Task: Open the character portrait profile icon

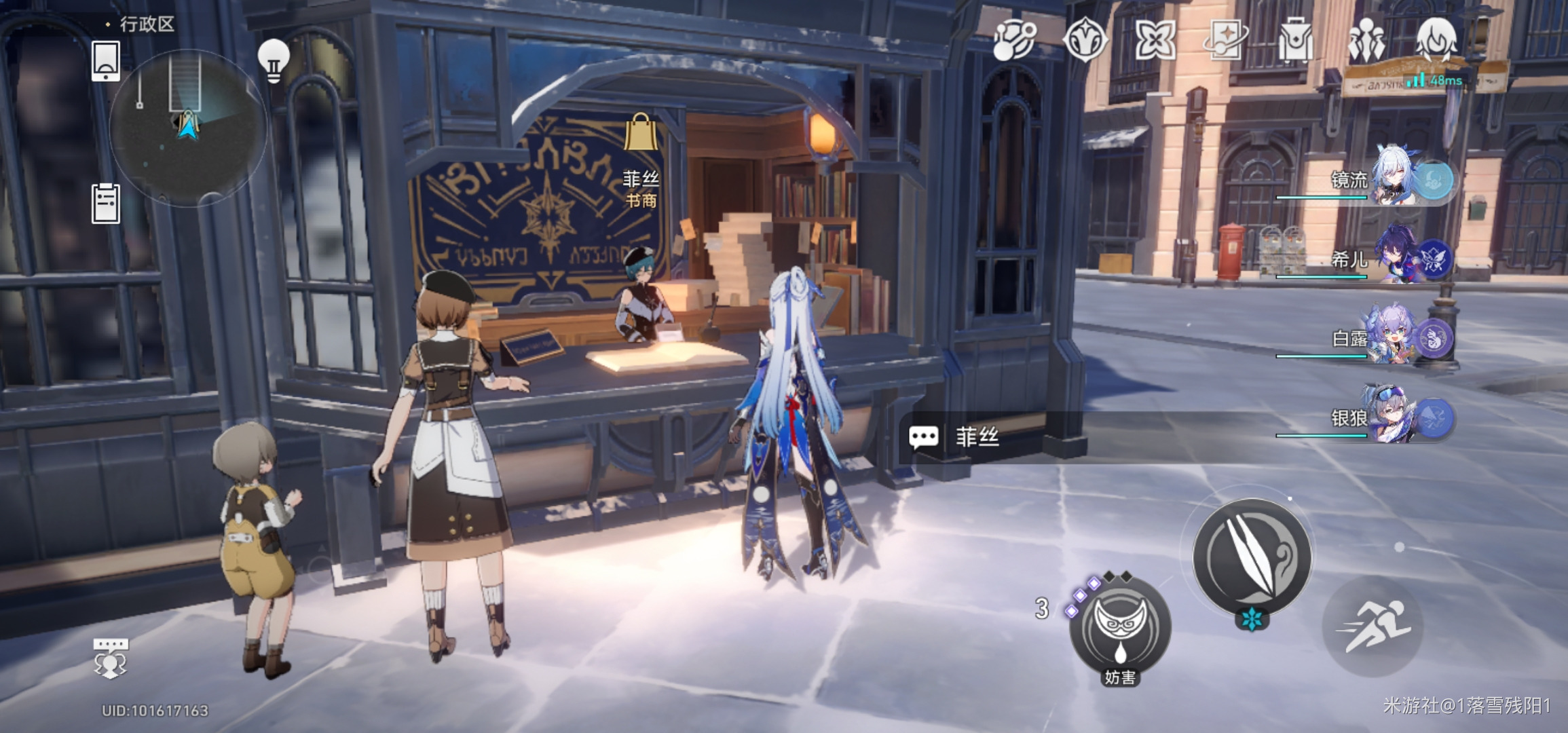Action: 1436,40
